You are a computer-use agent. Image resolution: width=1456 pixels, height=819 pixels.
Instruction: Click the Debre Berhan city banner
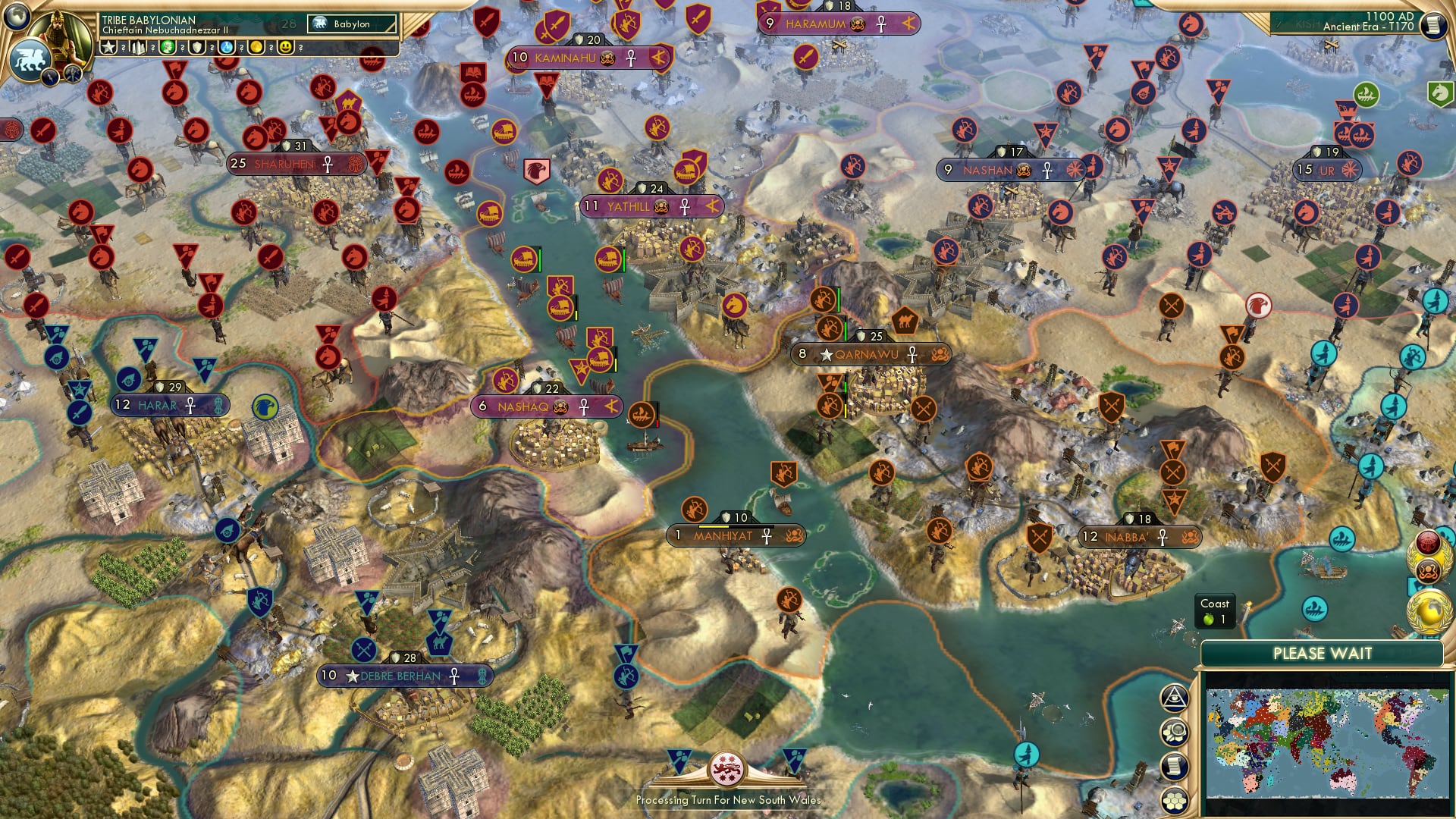402,675
